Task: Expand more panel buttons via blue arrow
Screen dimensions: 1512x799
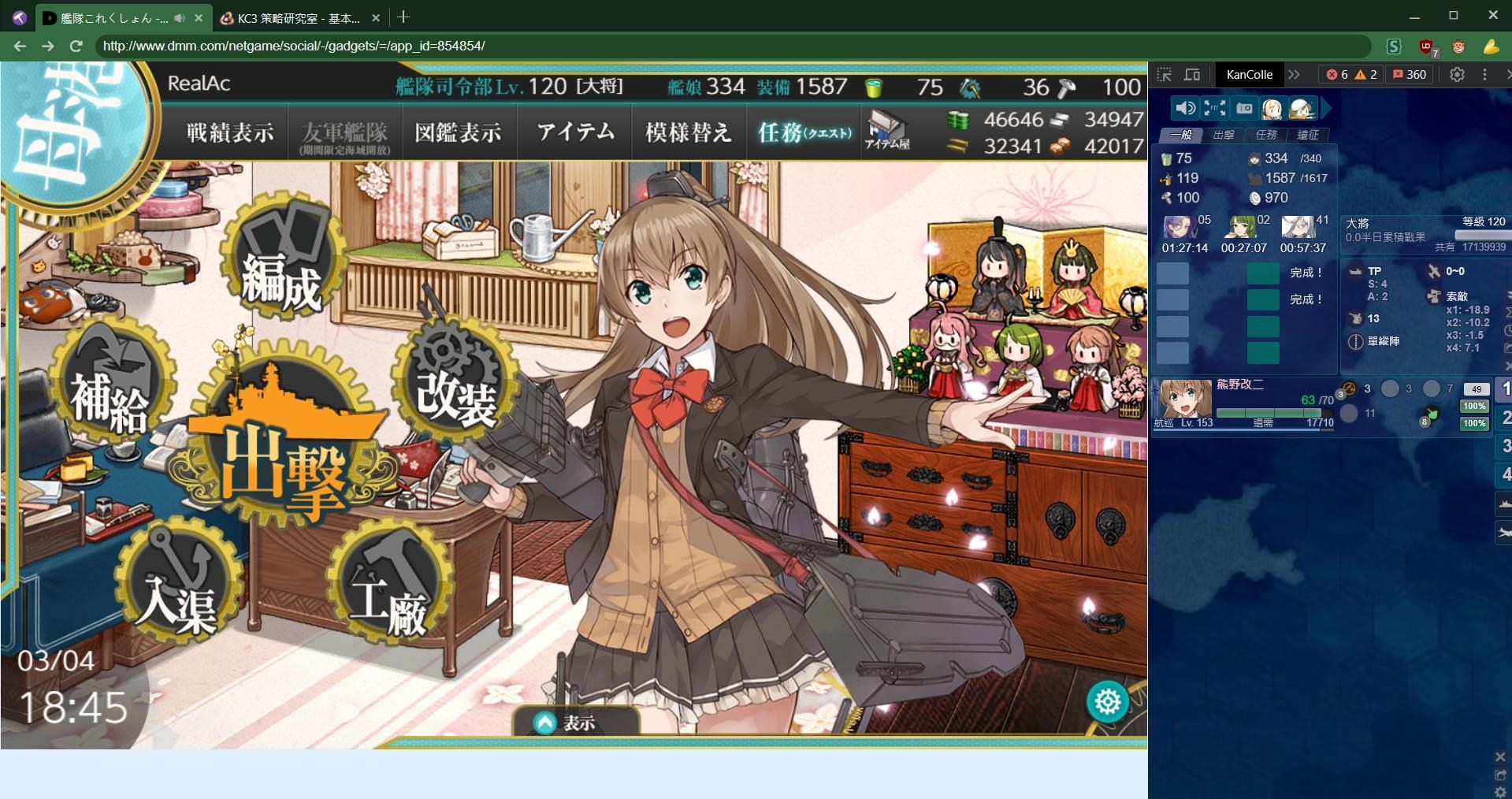Action: 1328,108
